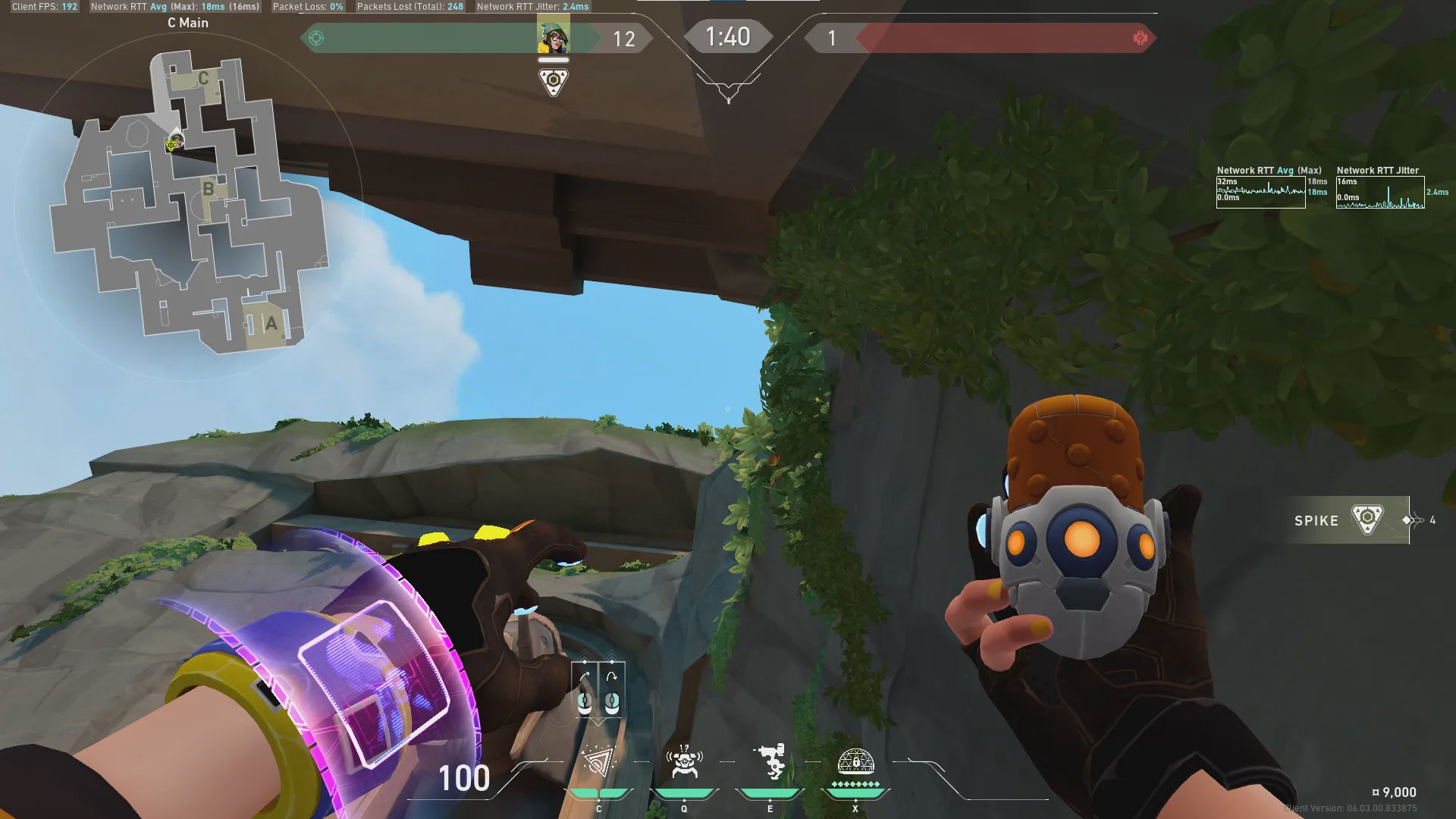Trigger the Lockdown ultimate ability icon
1456x819 pixels.
(855, 762)
